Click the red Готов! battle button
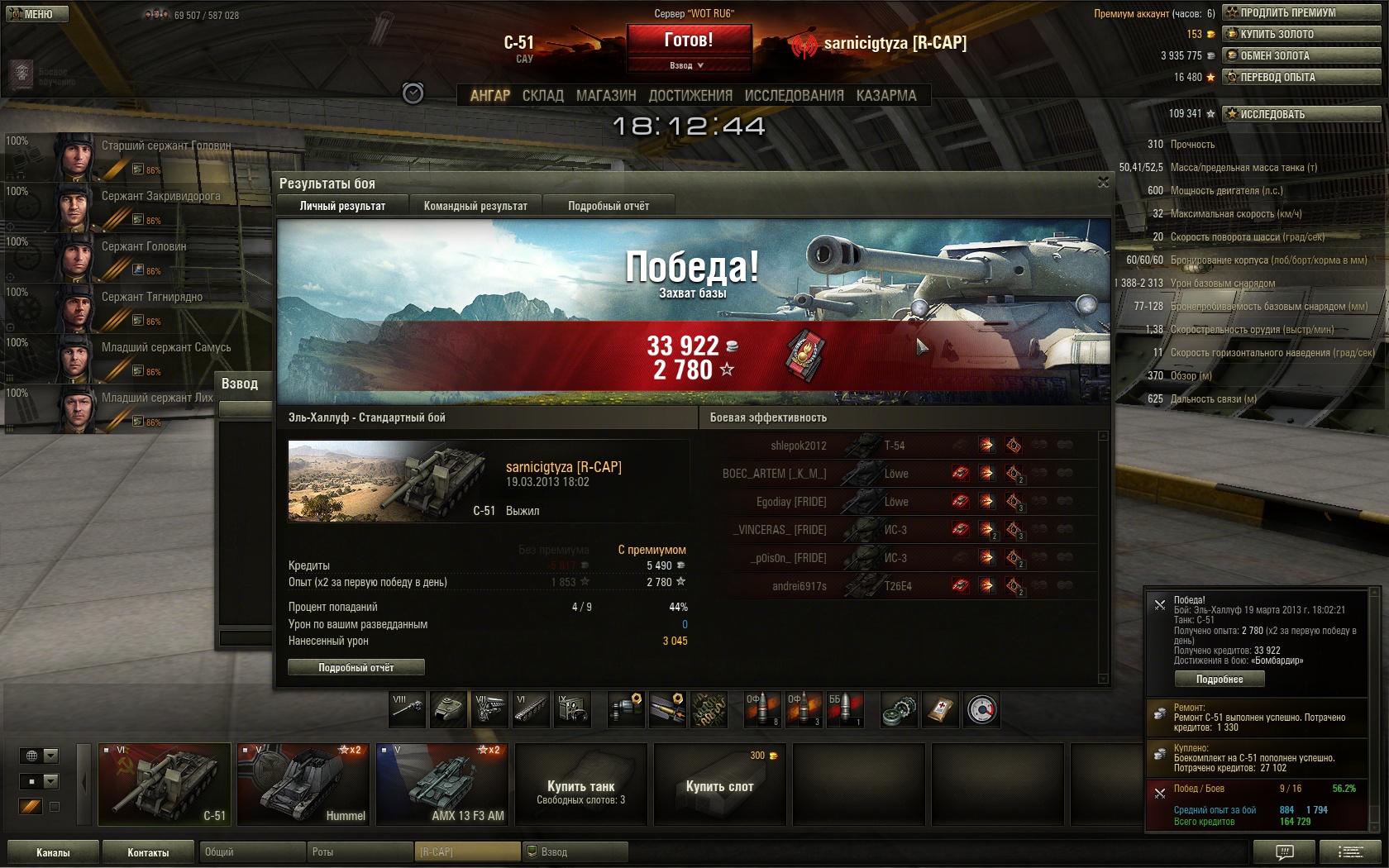 689,41
